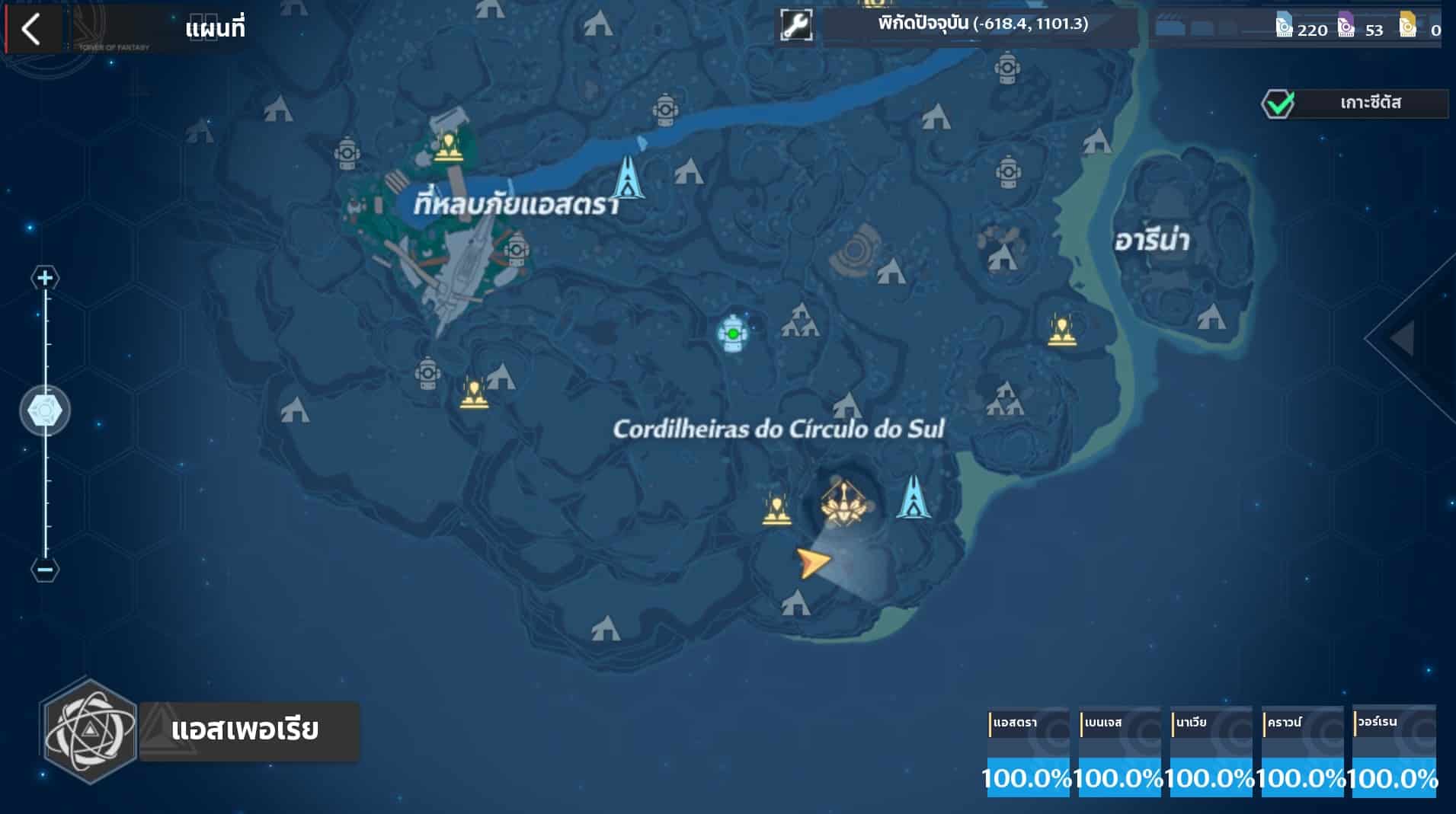Select the เบนเจส region progress tile

point(1119,753)
